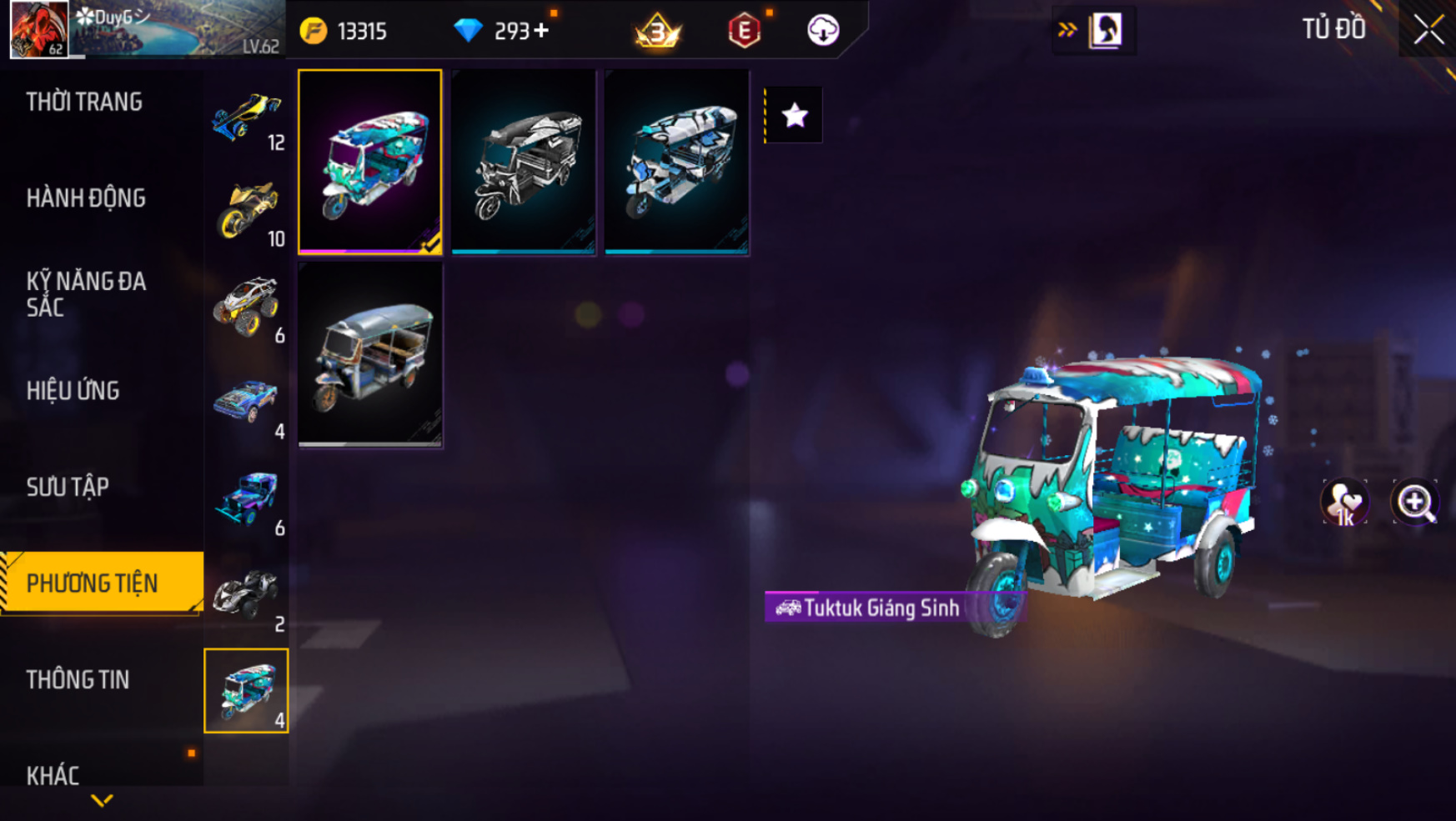
Task: Zoom in on vehicle with magnifier icon
Action: click(1415, 503)
